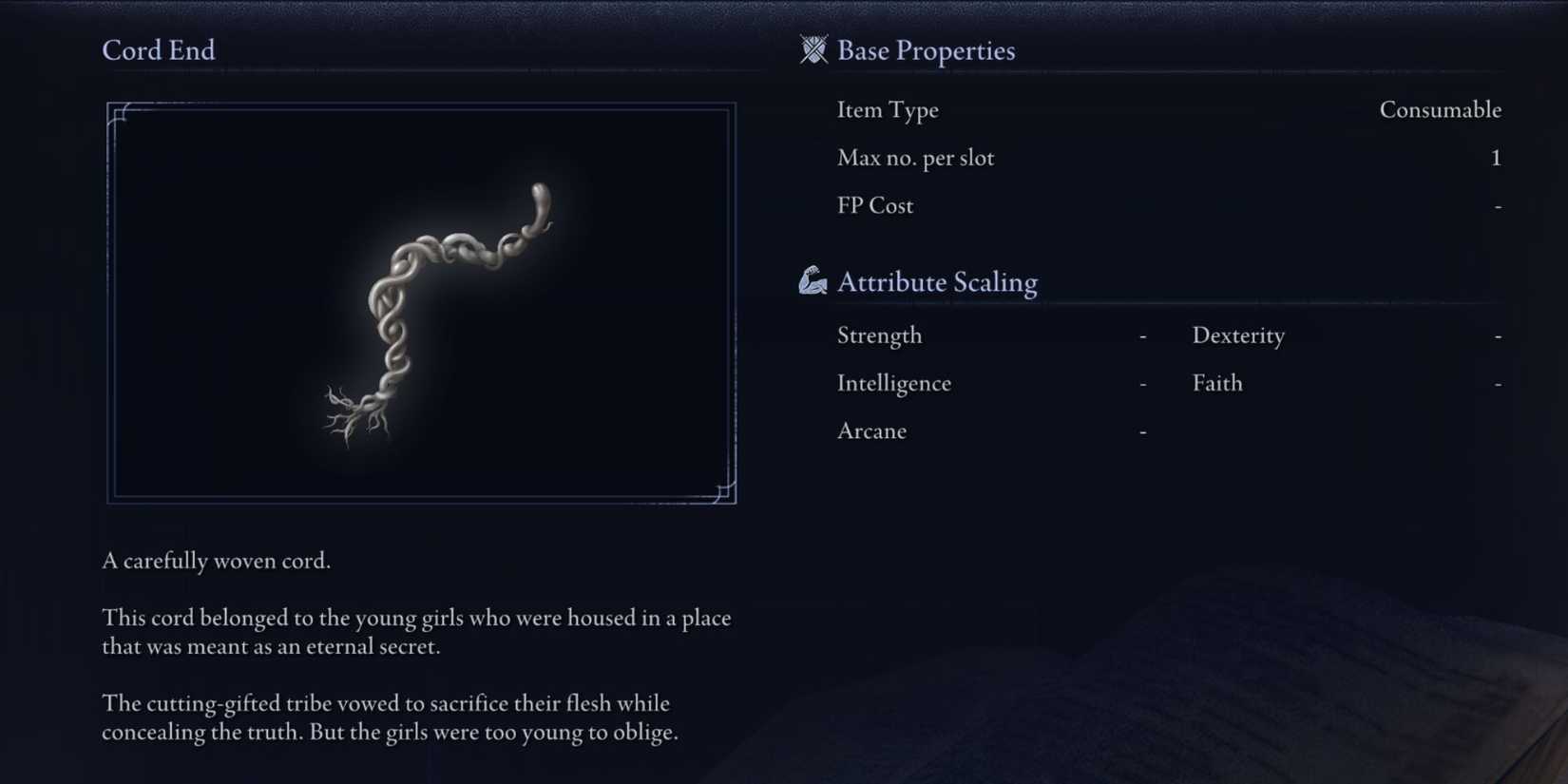Click the Base Properties section header

pos(926,49)
